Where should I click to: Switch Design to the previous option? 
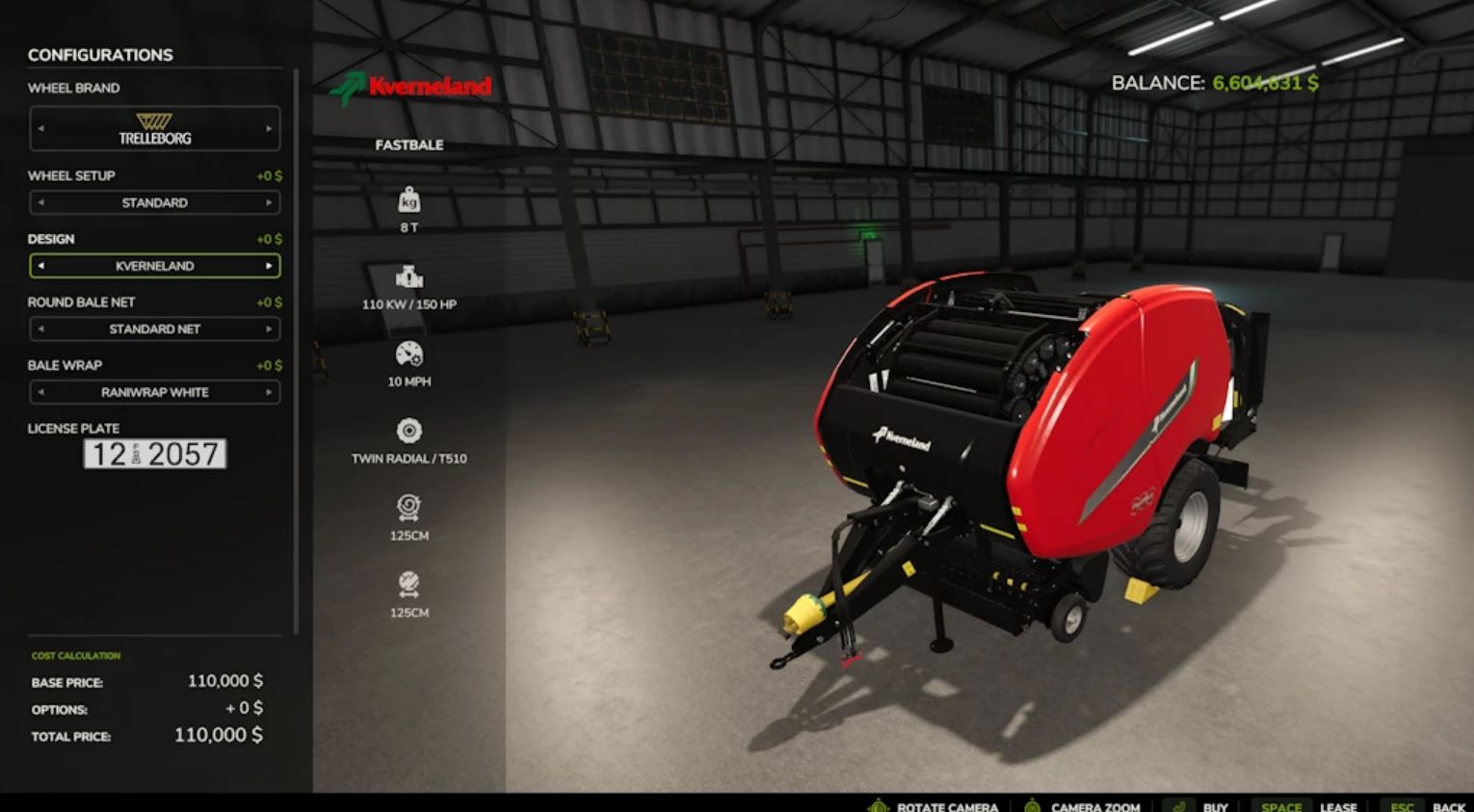coord(40,266)
